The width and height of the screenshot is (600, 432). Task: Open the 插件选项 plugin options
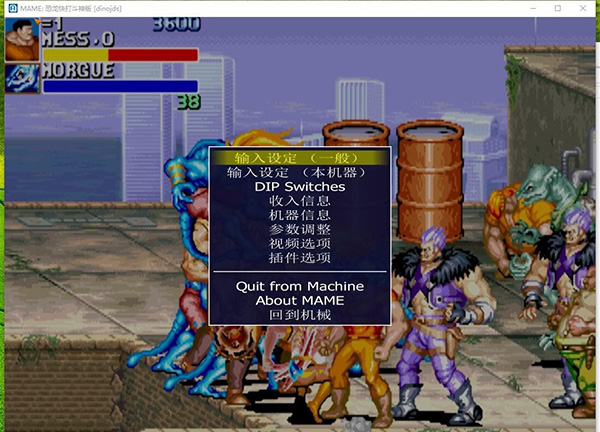[x=299, y=258]
